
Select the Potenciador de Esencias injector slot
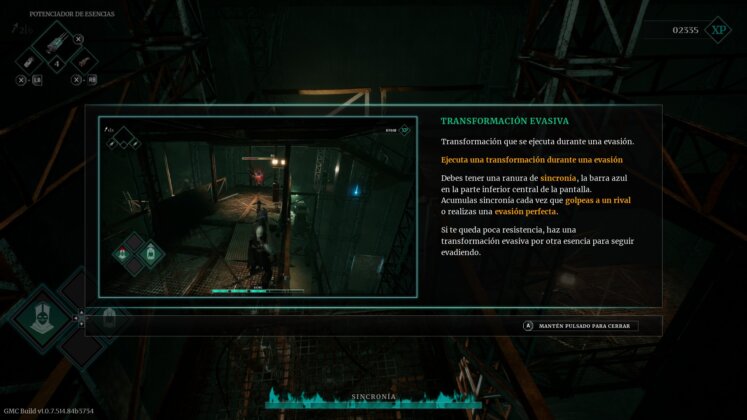pos(56,41)
